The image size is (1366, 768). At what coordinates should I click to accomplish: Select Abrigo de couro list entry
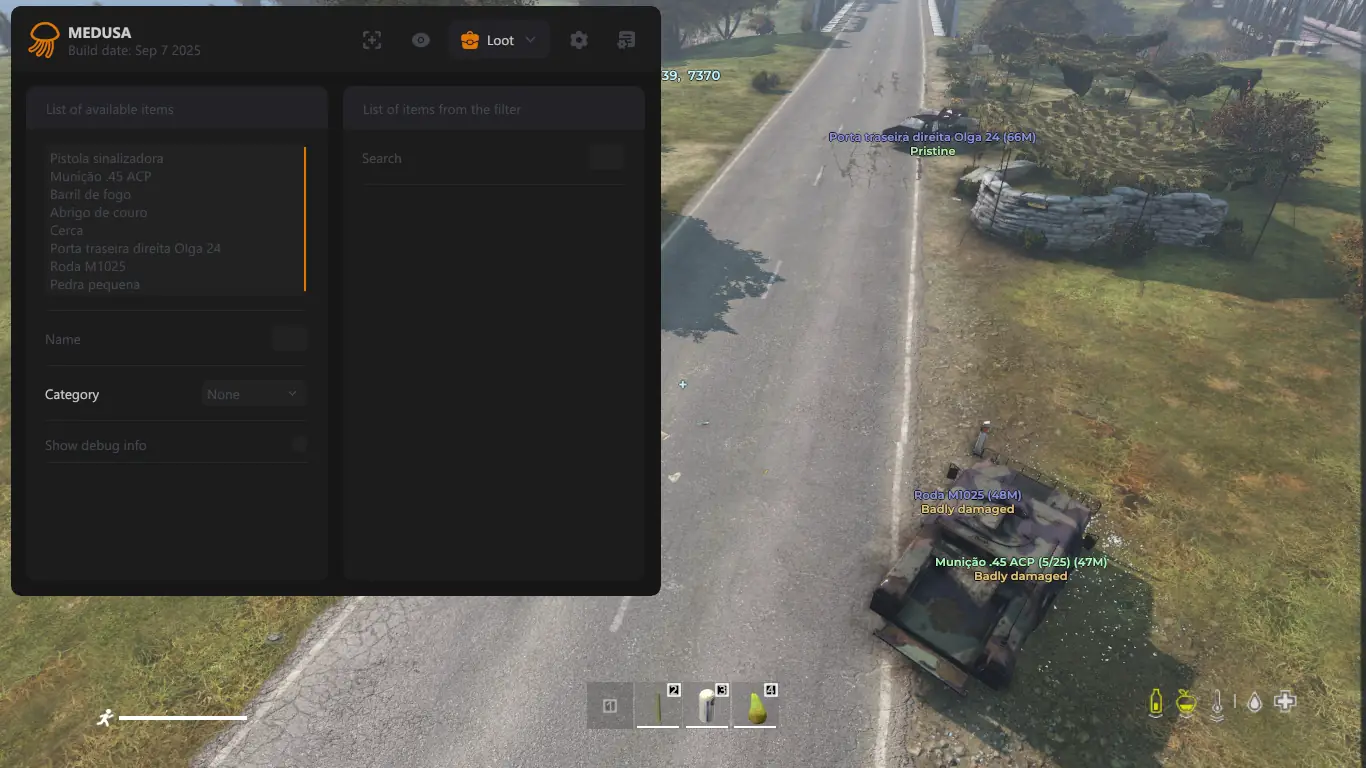pyautogui.click(x=98, y=212)
